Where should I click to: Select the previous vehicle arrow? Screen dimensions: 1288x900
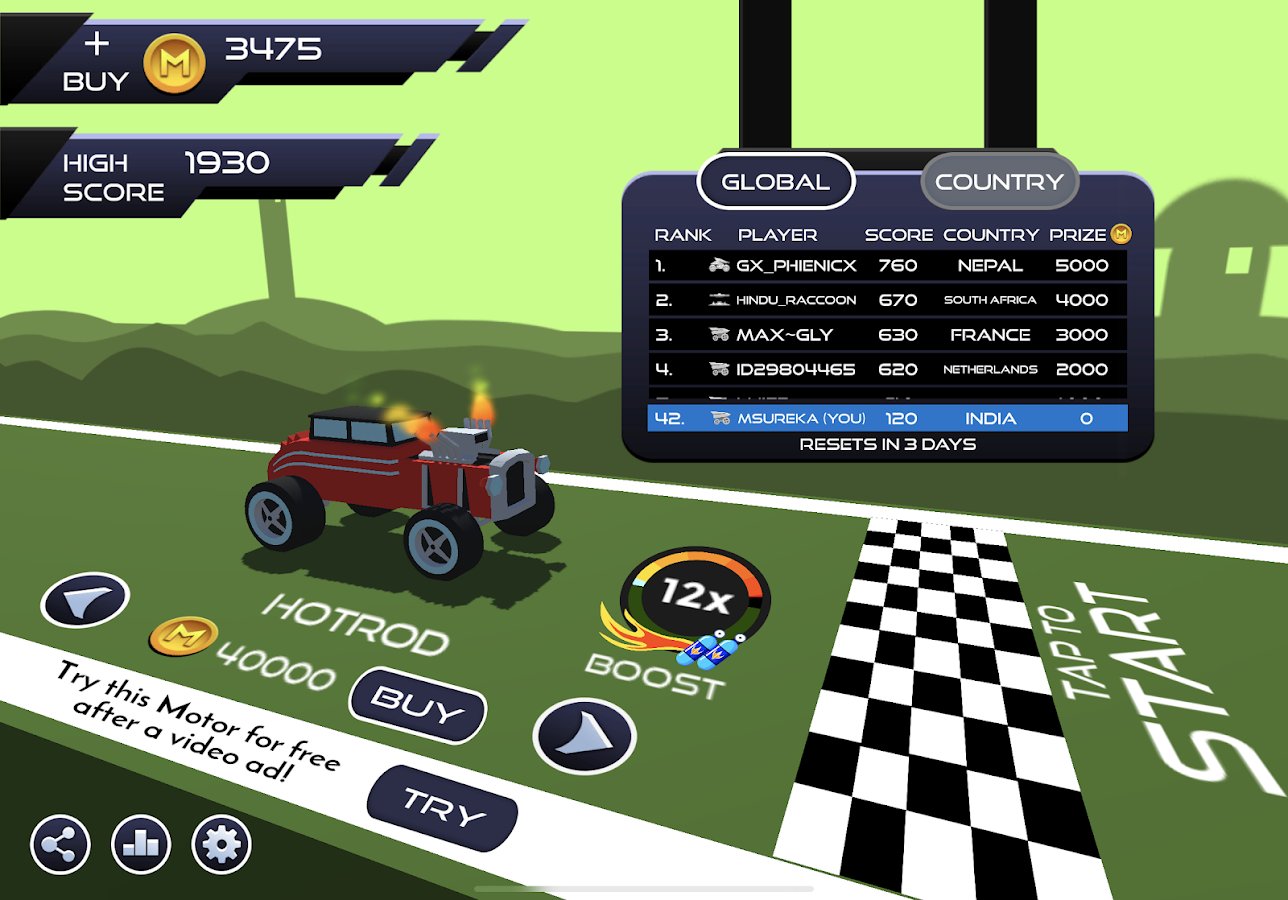[85, 600]
